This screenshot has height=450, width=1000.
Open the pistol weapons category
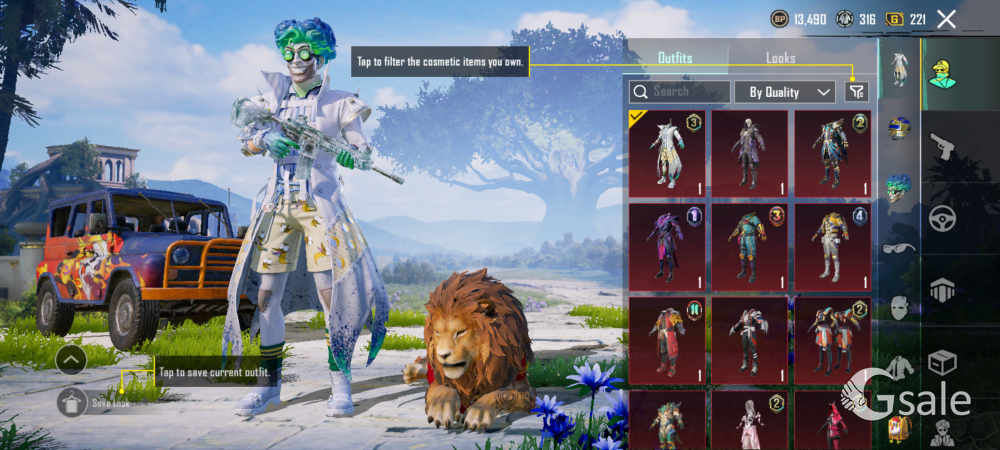point(942,147)
